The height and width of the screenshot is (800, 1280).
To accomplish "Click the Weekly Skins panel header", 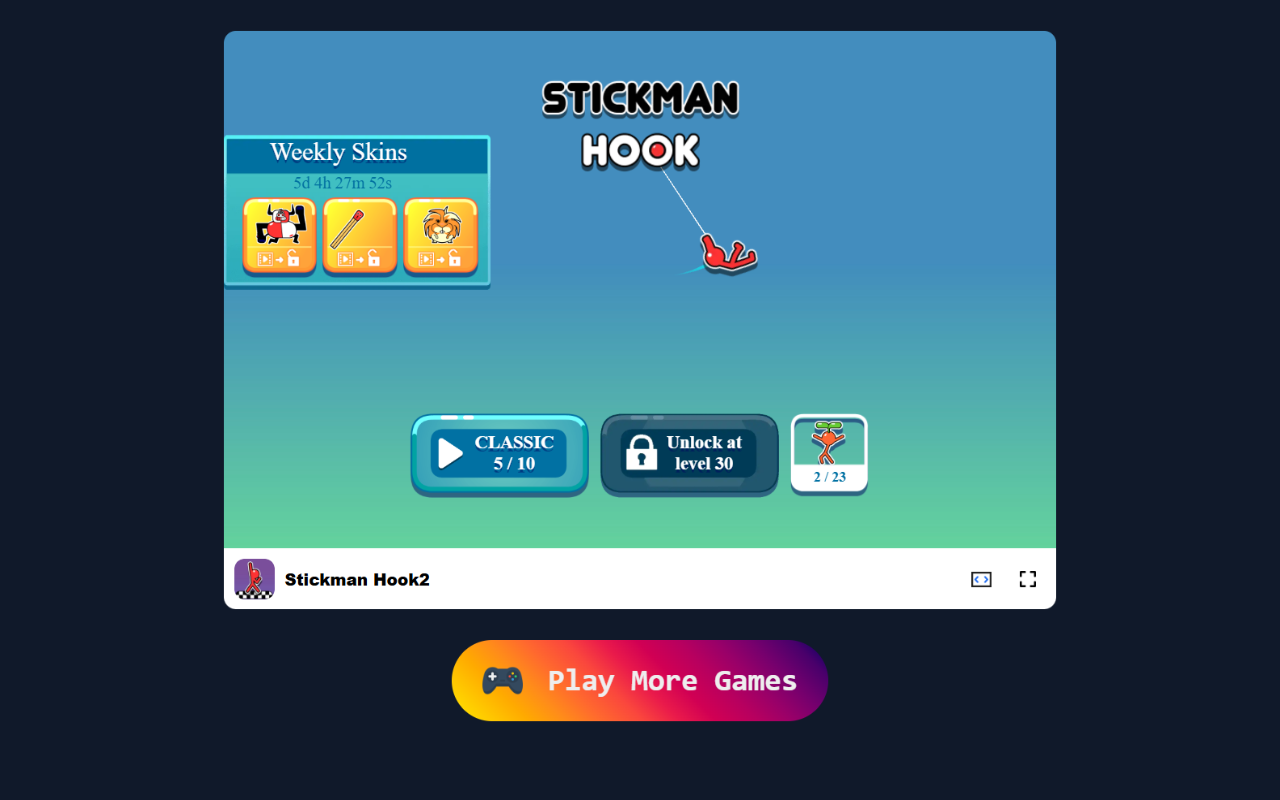I will click(338, 152).
